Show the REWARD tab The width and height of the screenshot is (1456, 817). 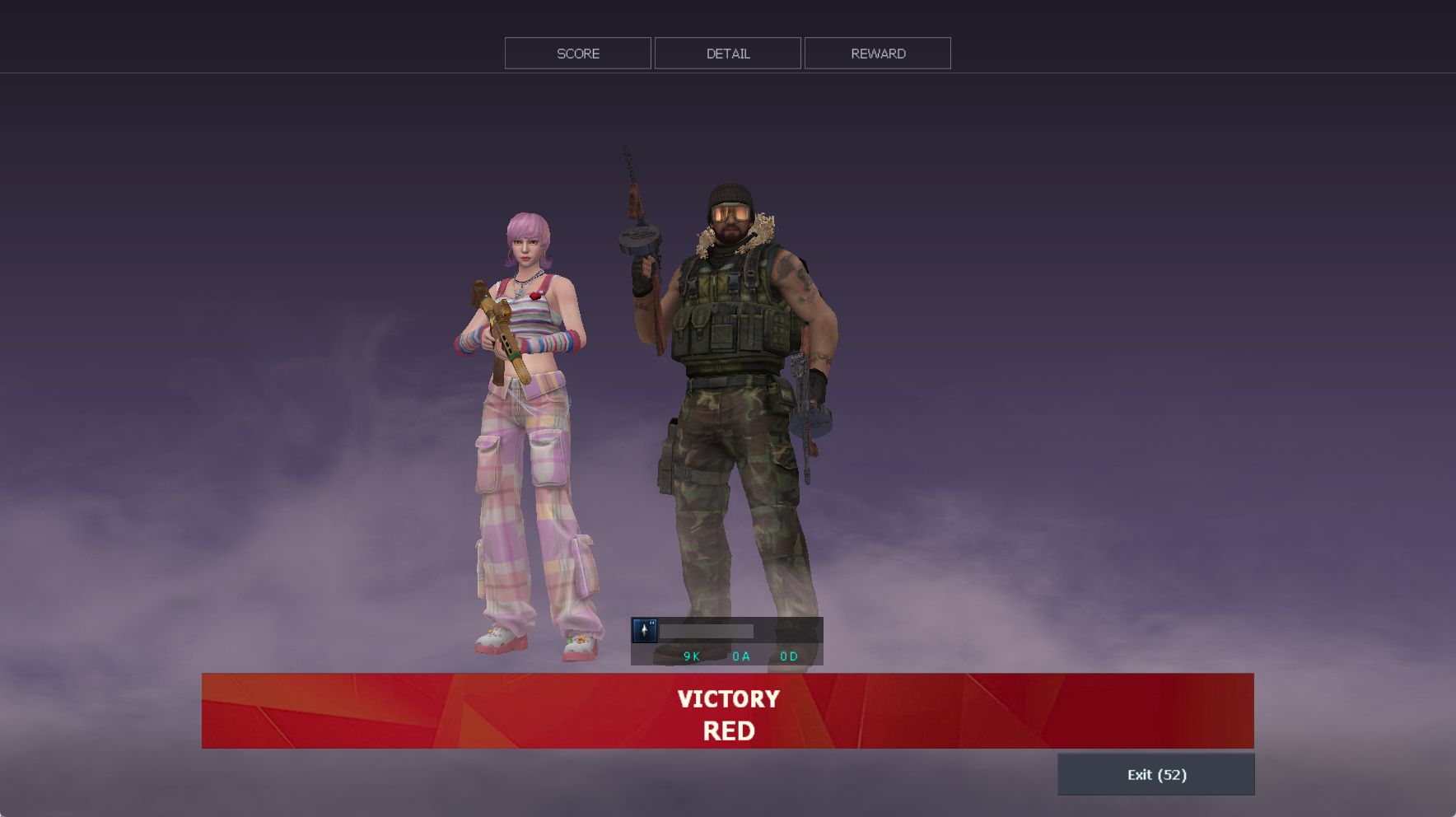coord(877,54)
